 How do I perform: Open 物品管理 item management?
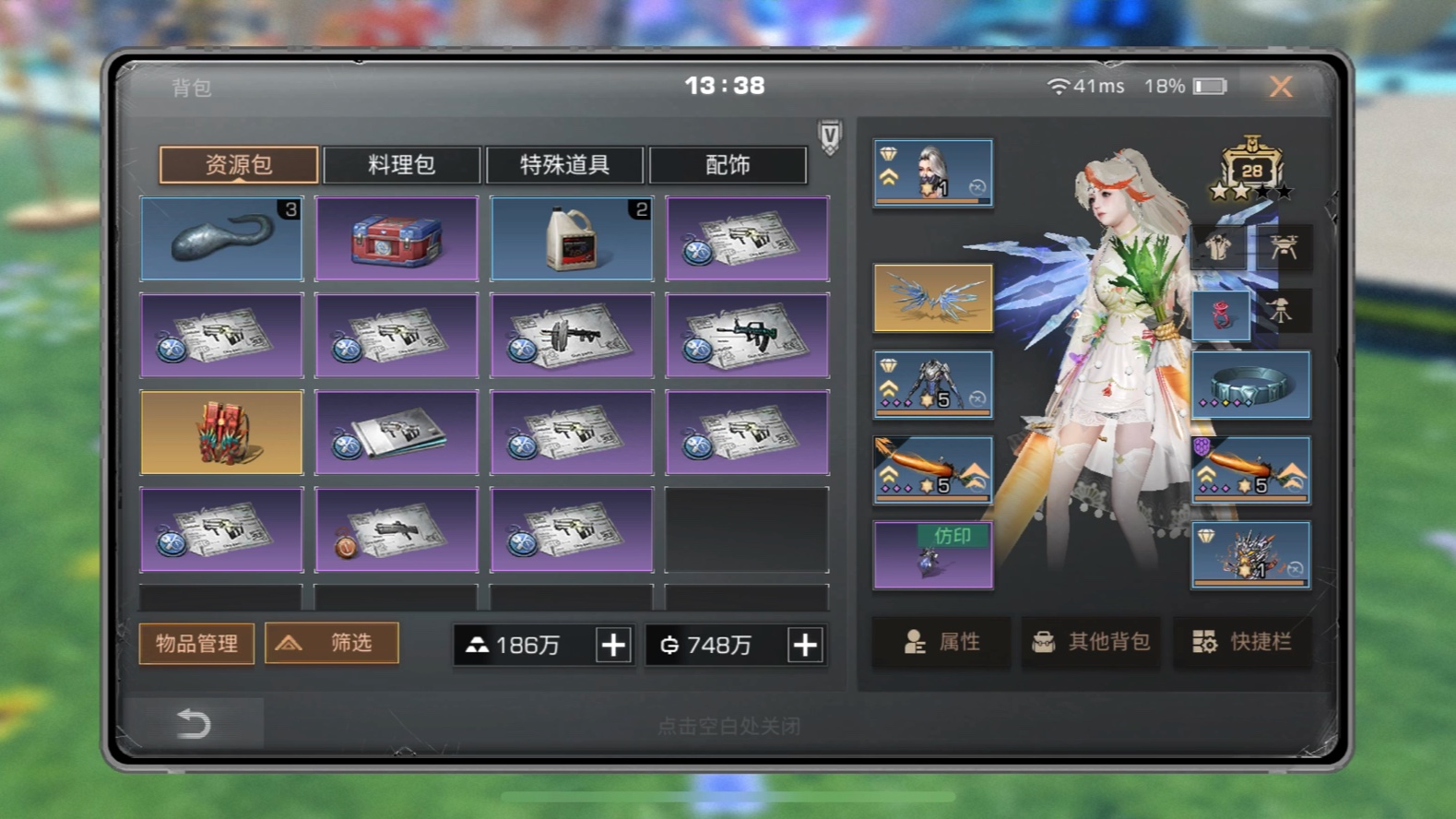pyautogui.click(x=195, y=643)
